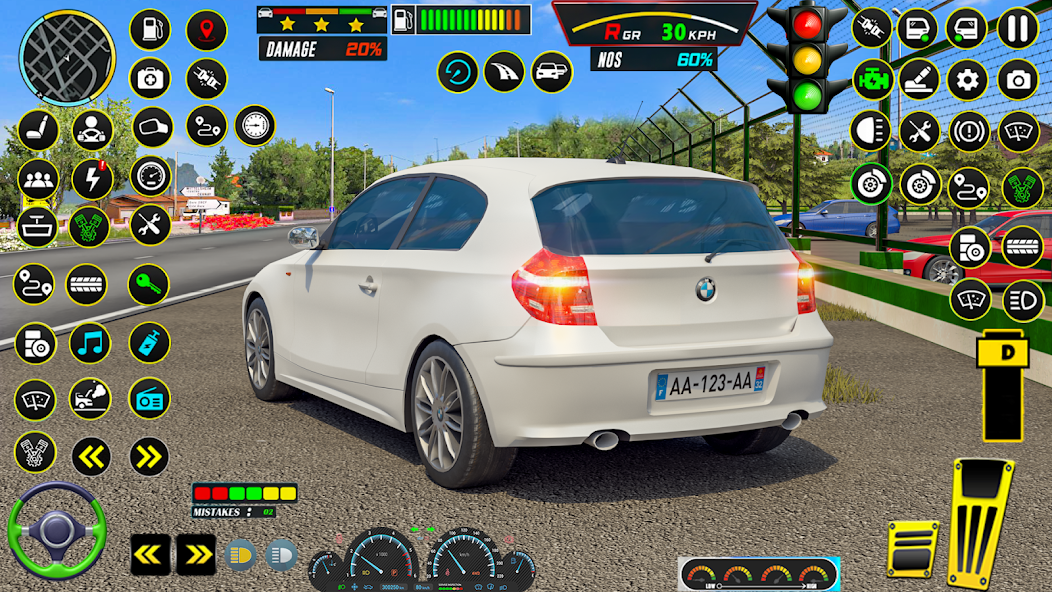Click the side mirror icon

click(152, 127)
